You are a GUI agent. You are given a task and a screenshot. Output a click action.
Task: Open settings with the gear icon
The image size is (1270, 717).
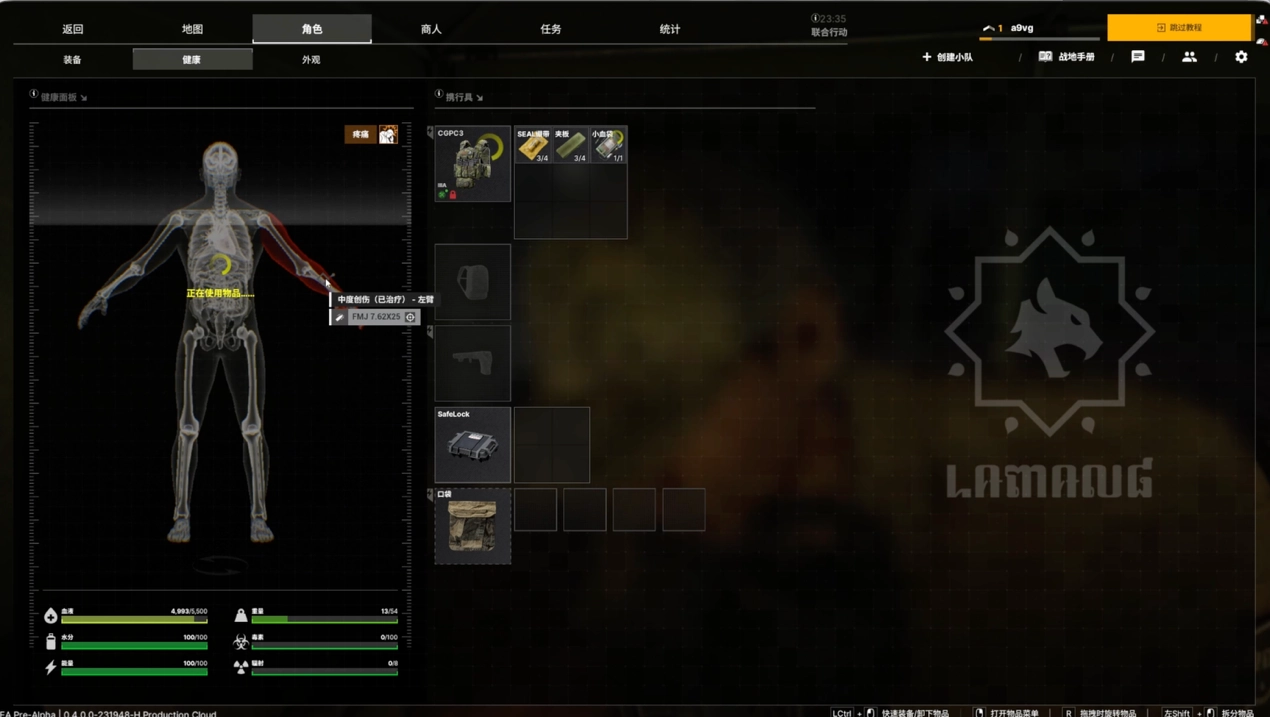(x=1241, y=57)
